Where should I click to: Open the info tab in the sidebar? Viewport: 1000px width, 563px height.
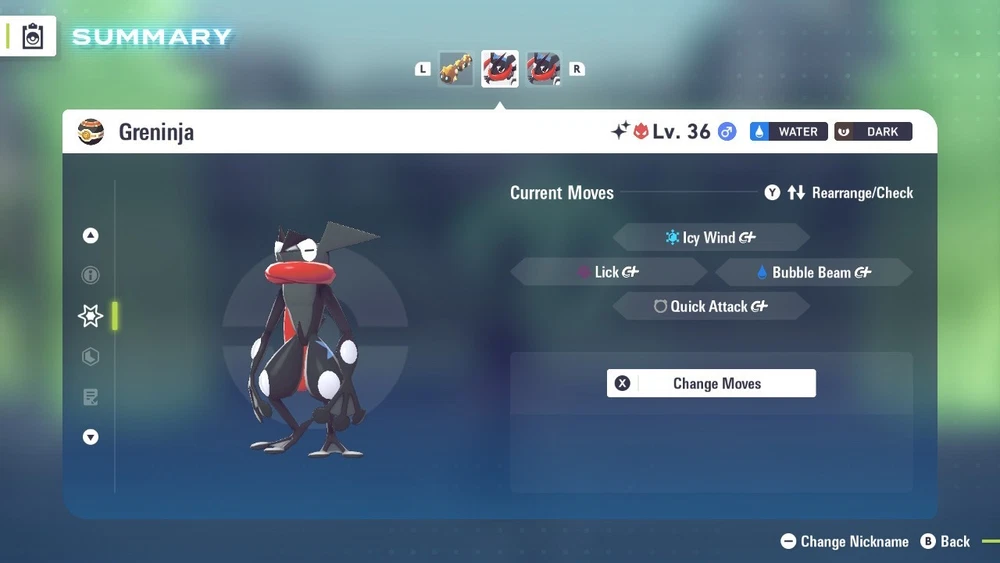coord(91,275)
